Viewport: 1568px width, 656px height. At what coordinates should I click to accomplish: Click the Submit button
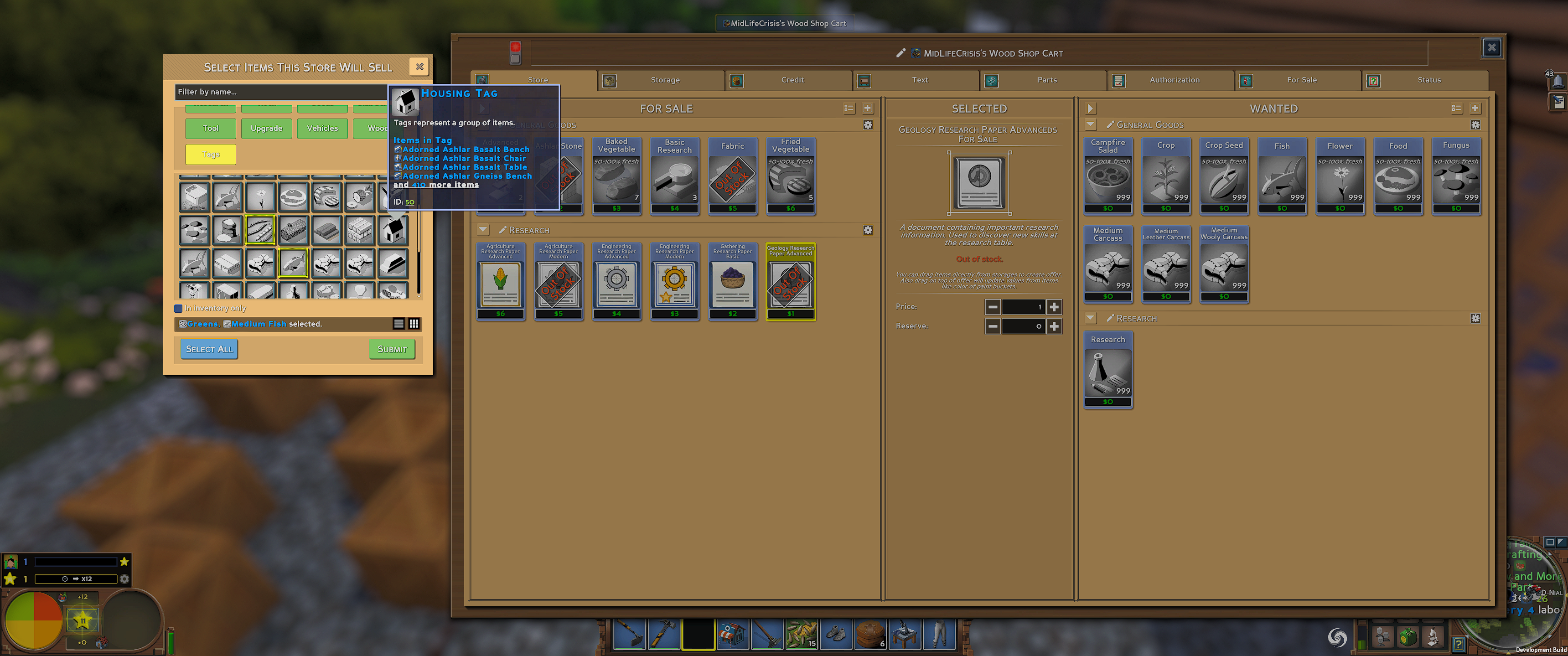pos(392,349)
